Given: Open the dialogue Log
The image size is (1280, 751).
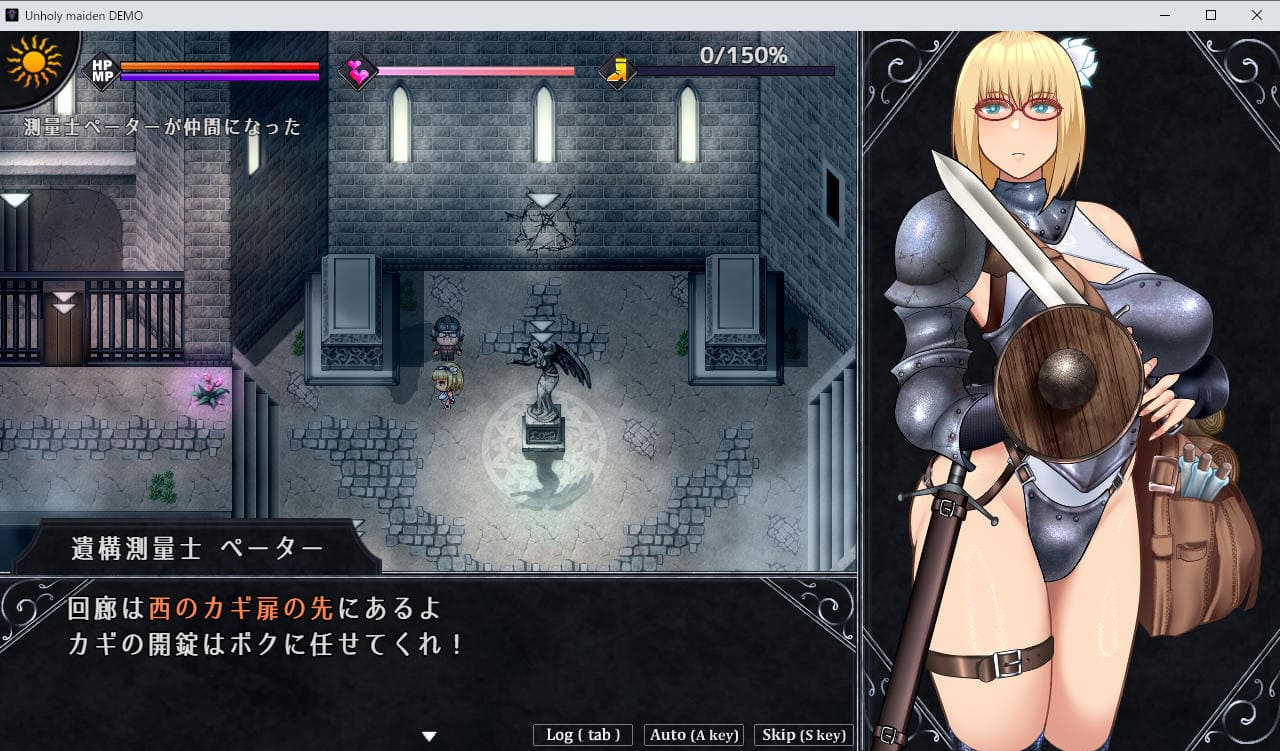Looking at the screenshot, I should (583, 735).
